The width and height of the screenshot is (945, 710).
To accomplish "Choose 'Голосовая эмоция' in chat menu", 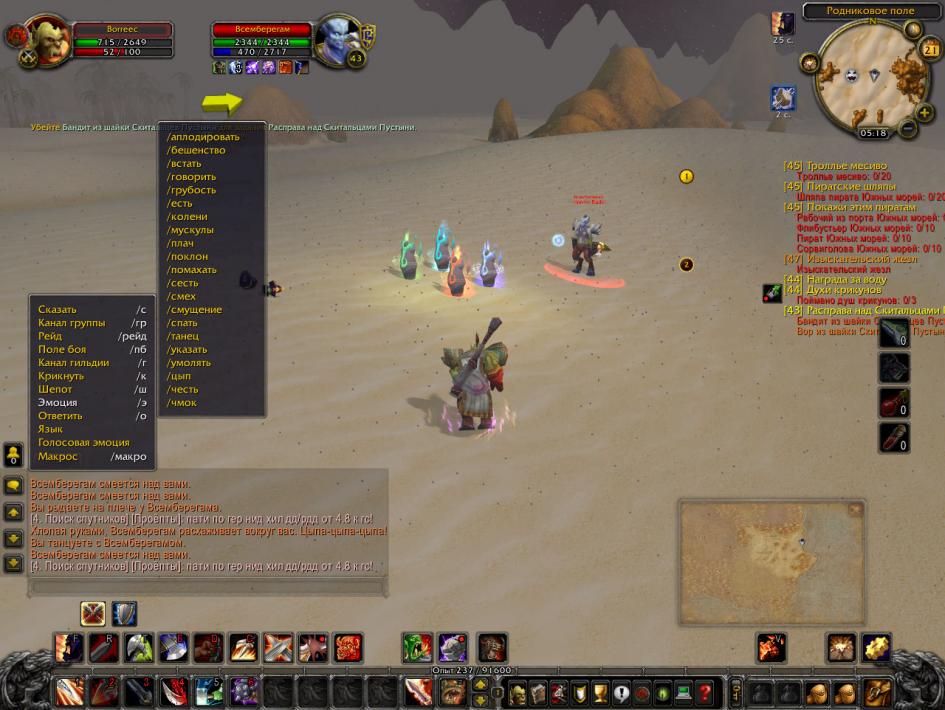I will (83, 442).
